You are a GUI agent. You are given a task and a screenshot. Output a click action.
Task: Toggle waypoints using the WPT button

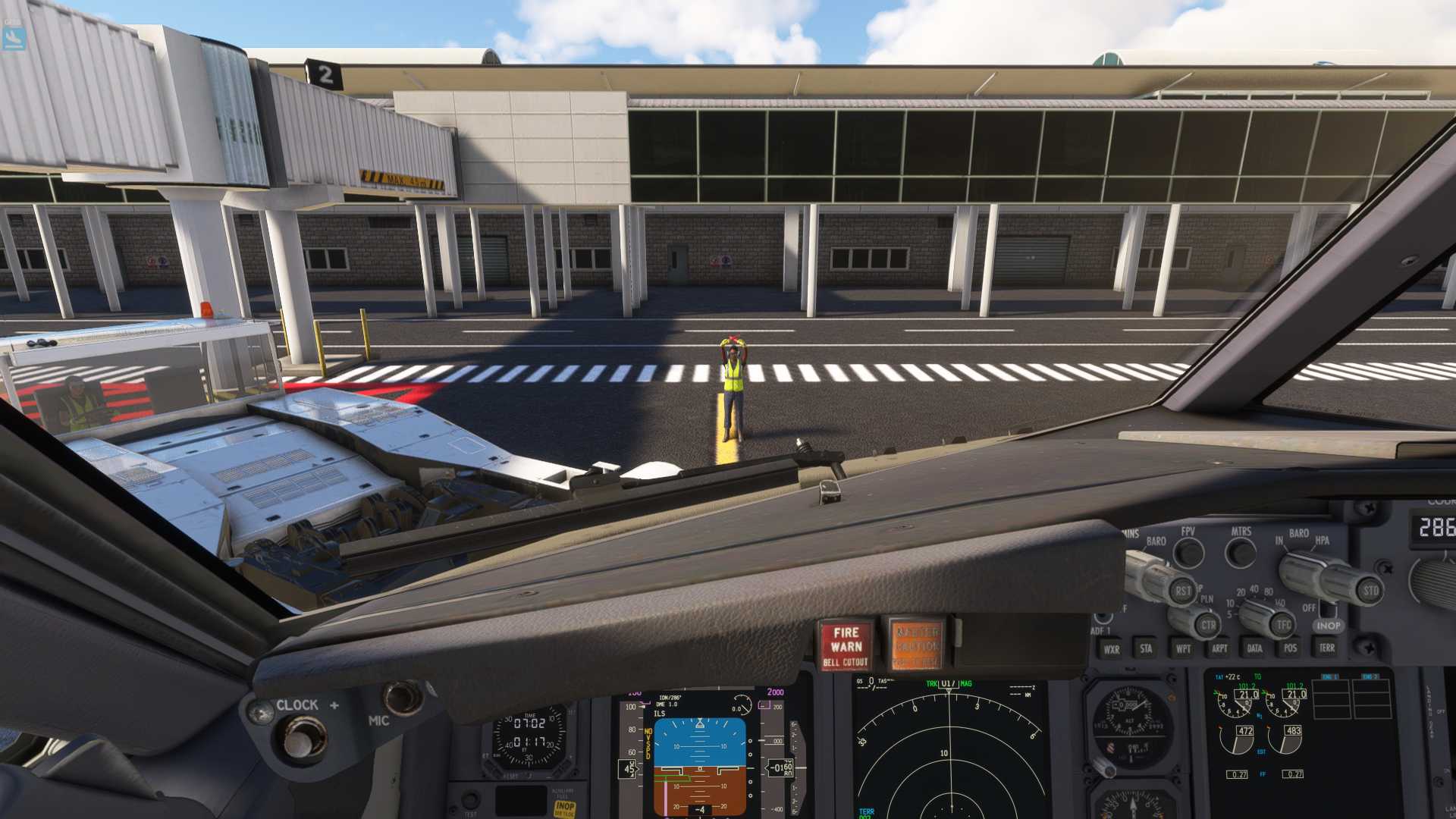[x=1182, y=648]
